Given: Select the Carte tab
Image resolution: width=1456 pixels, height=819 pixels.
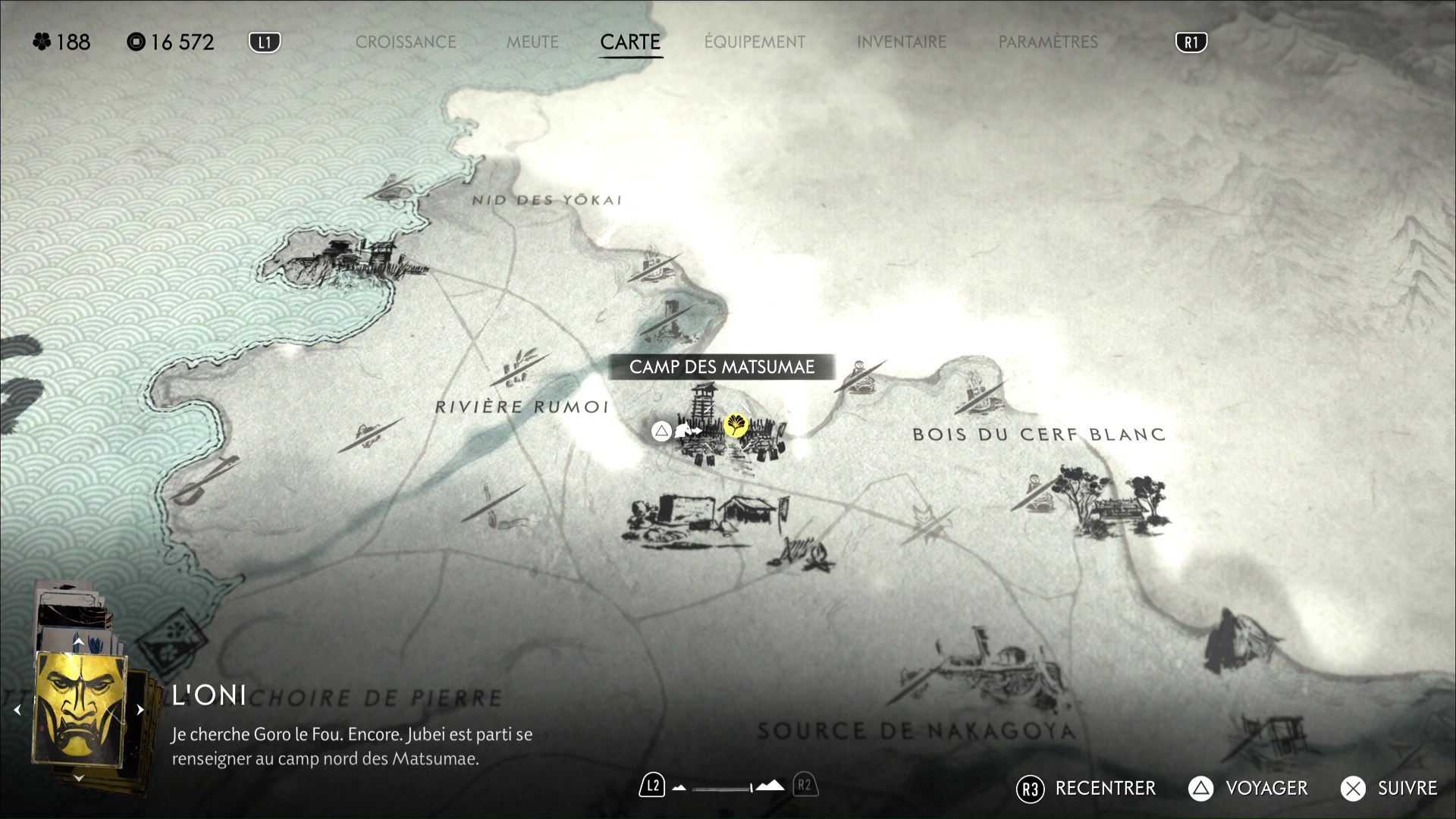Looking at the screenshot, I should (x=630, y=42).
